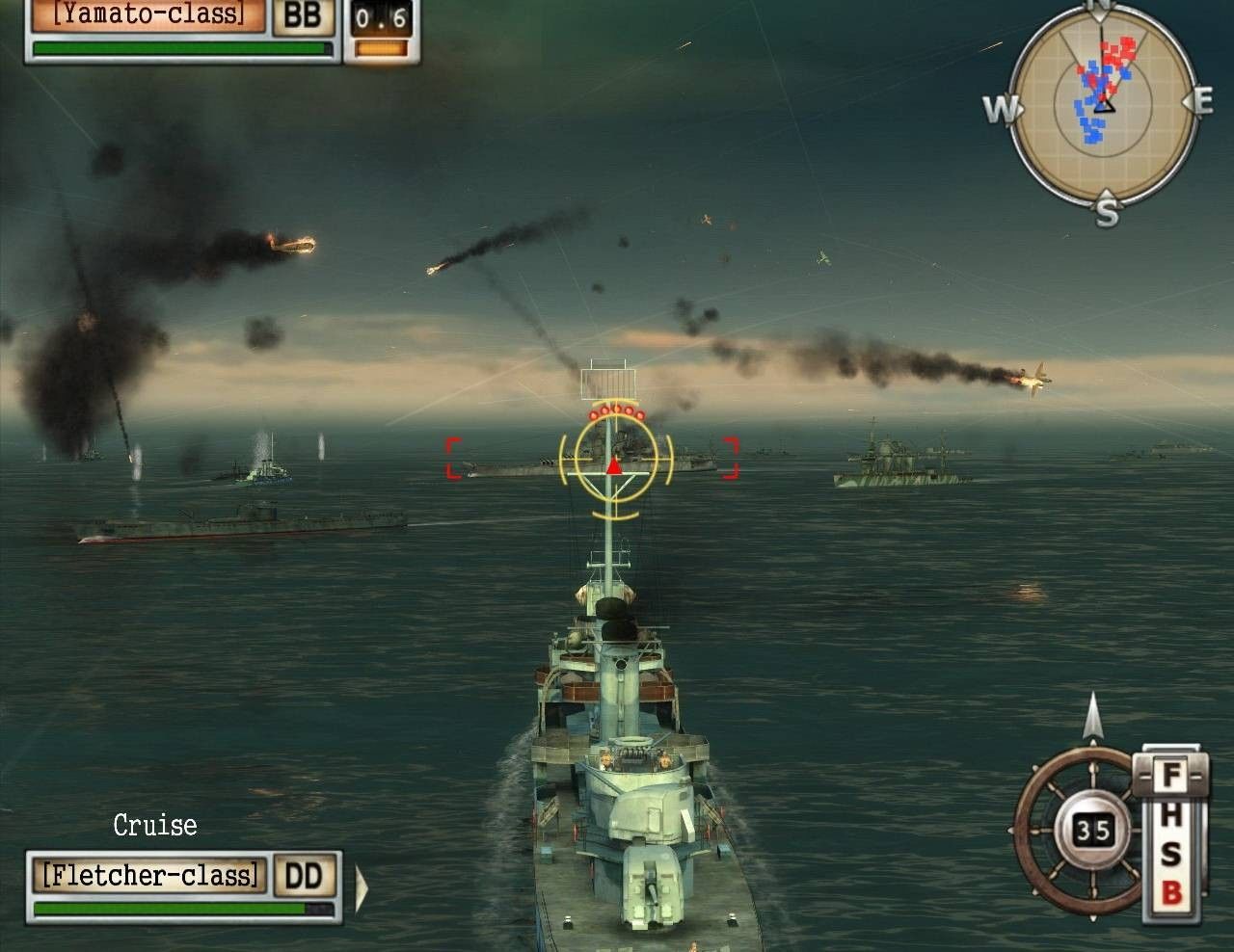
Task: Click the ship steering wheel gauge
Action: (x=1077, y=828)
